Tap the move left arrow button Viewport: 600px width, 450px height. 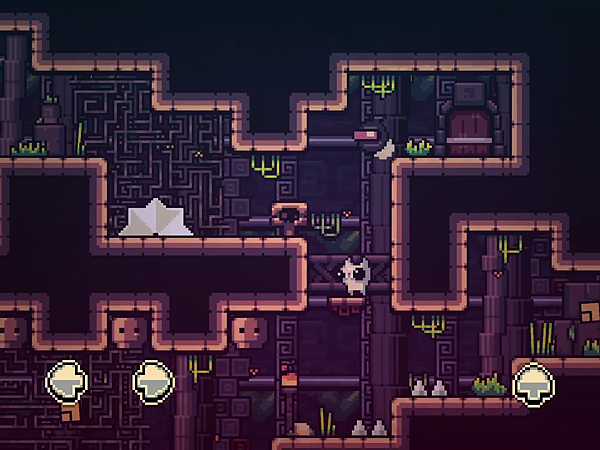pos(67,380)
